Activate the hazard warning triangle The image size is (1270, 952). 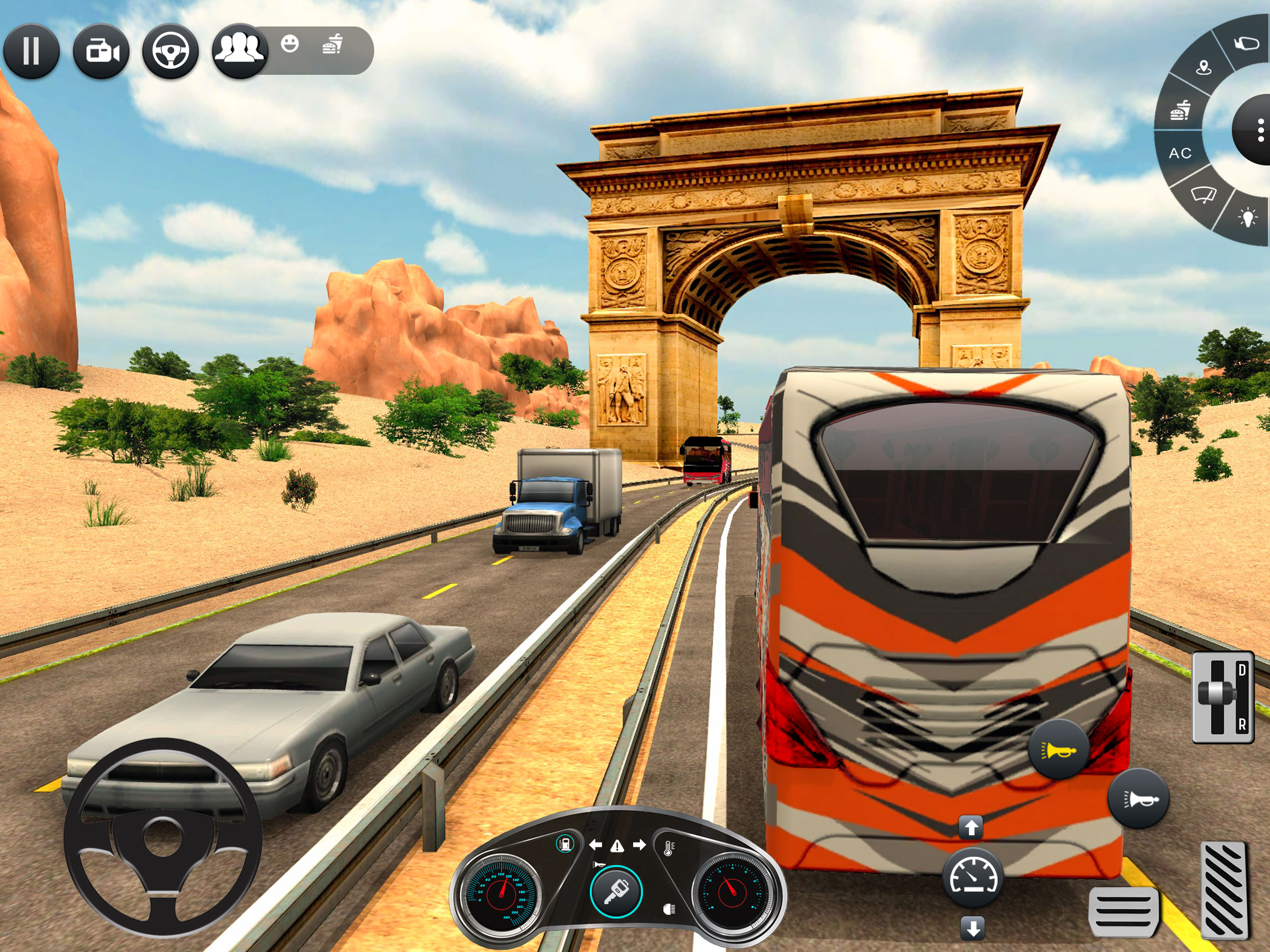tap(617, 846)
